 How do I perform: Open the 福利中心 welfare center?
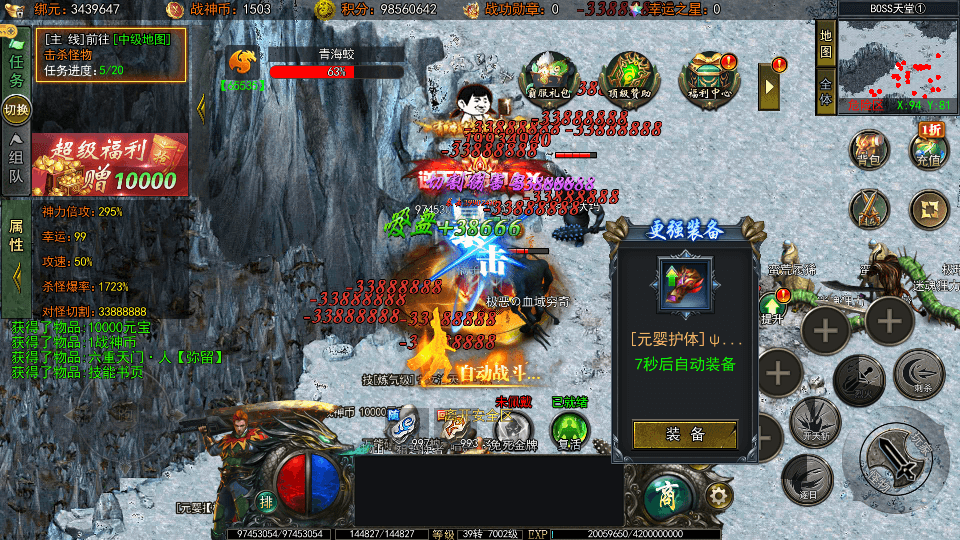tap(707, 75)
